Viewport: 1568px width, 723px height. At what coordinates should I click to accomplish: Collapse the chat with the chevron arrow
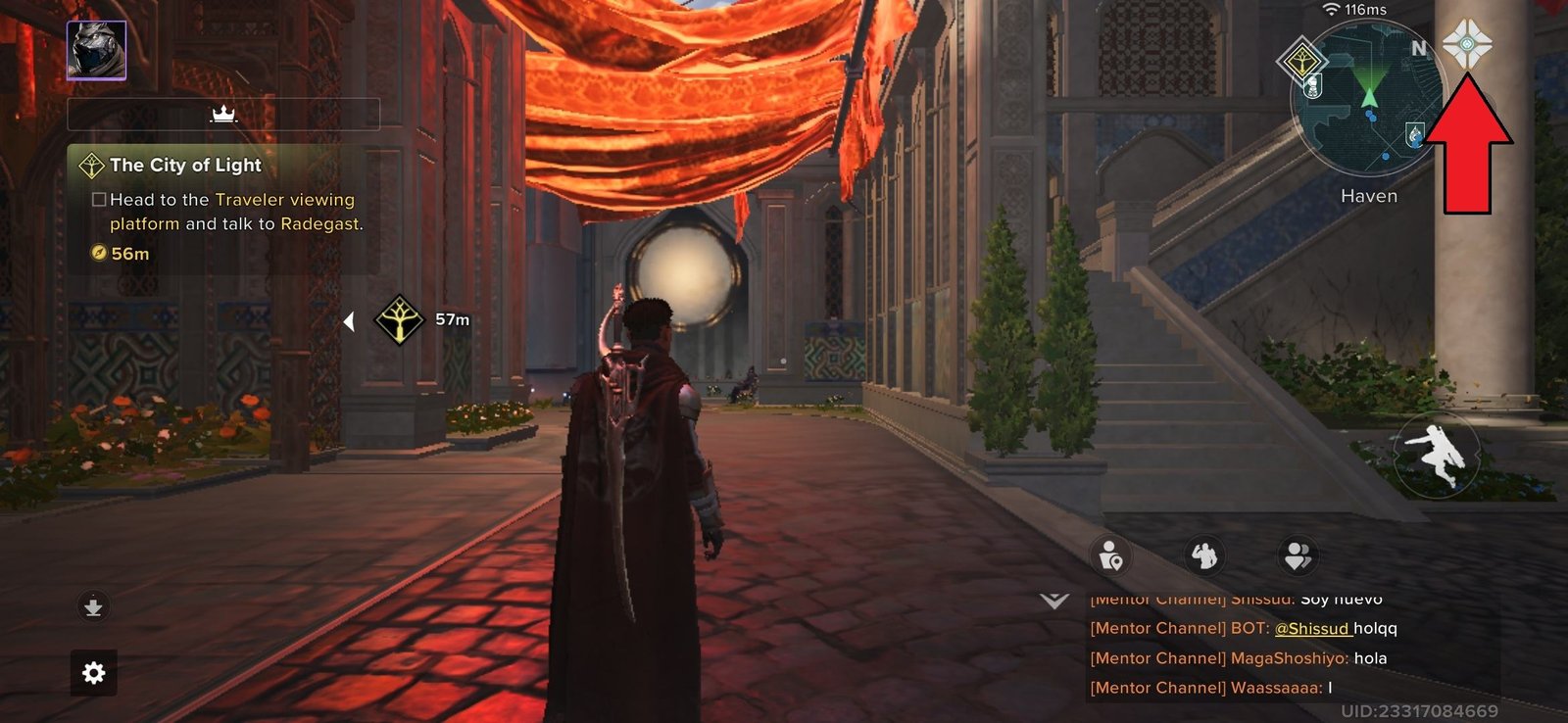1054,601
